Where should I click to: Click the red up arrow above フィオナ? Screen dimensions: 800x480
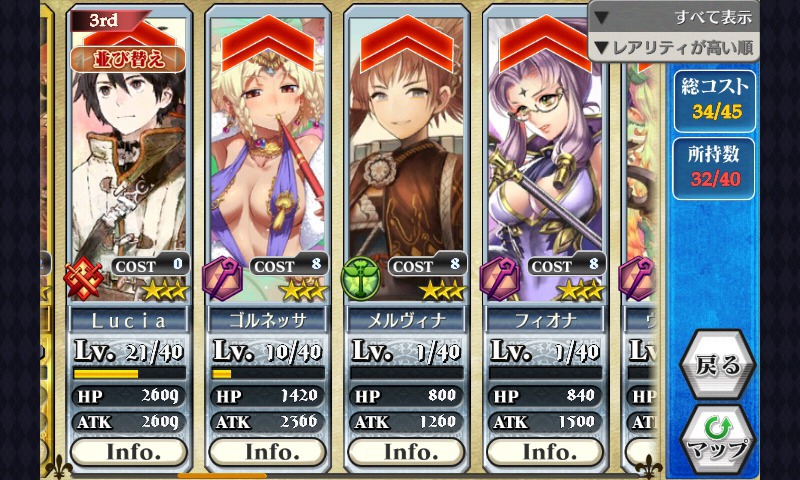(546, 42)
